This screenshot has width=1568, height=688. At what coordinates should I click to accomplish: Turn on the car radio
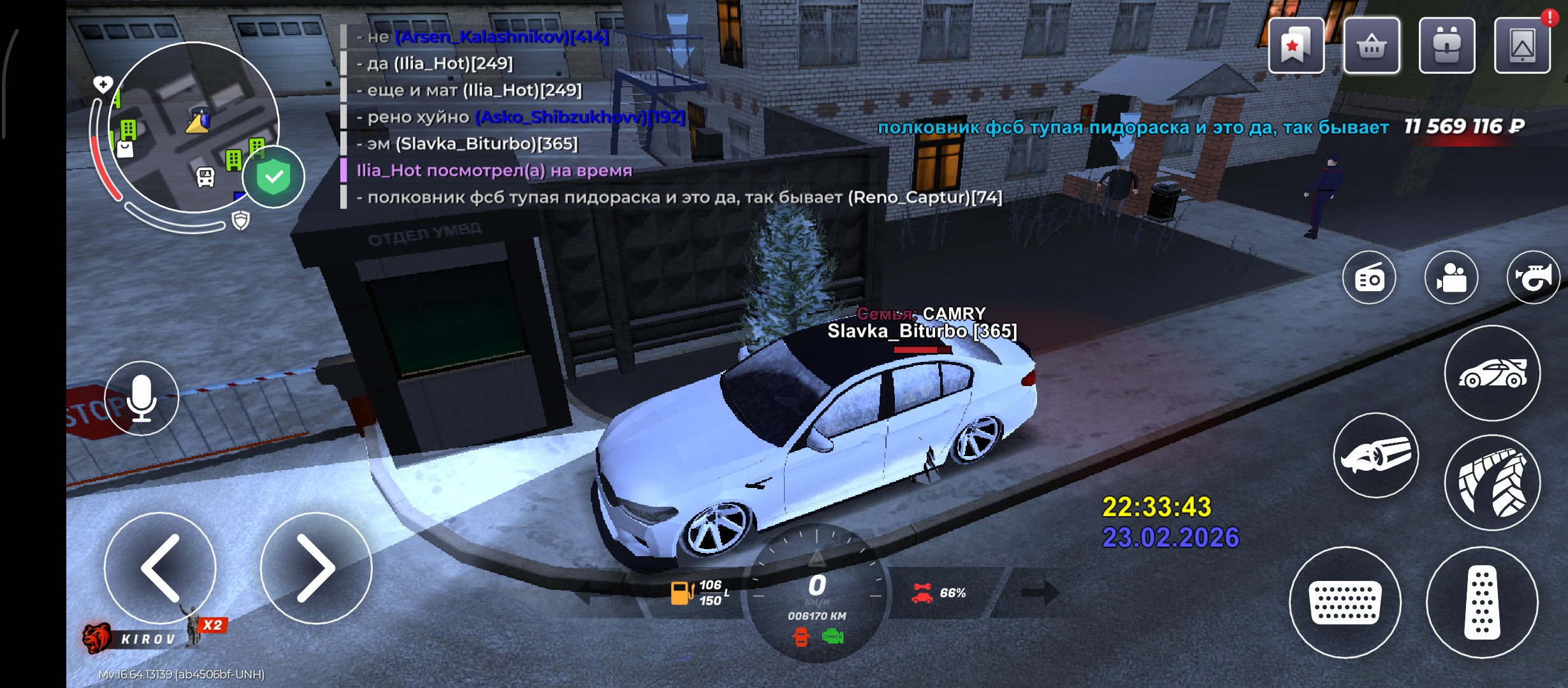click(x=1369, y=278)
